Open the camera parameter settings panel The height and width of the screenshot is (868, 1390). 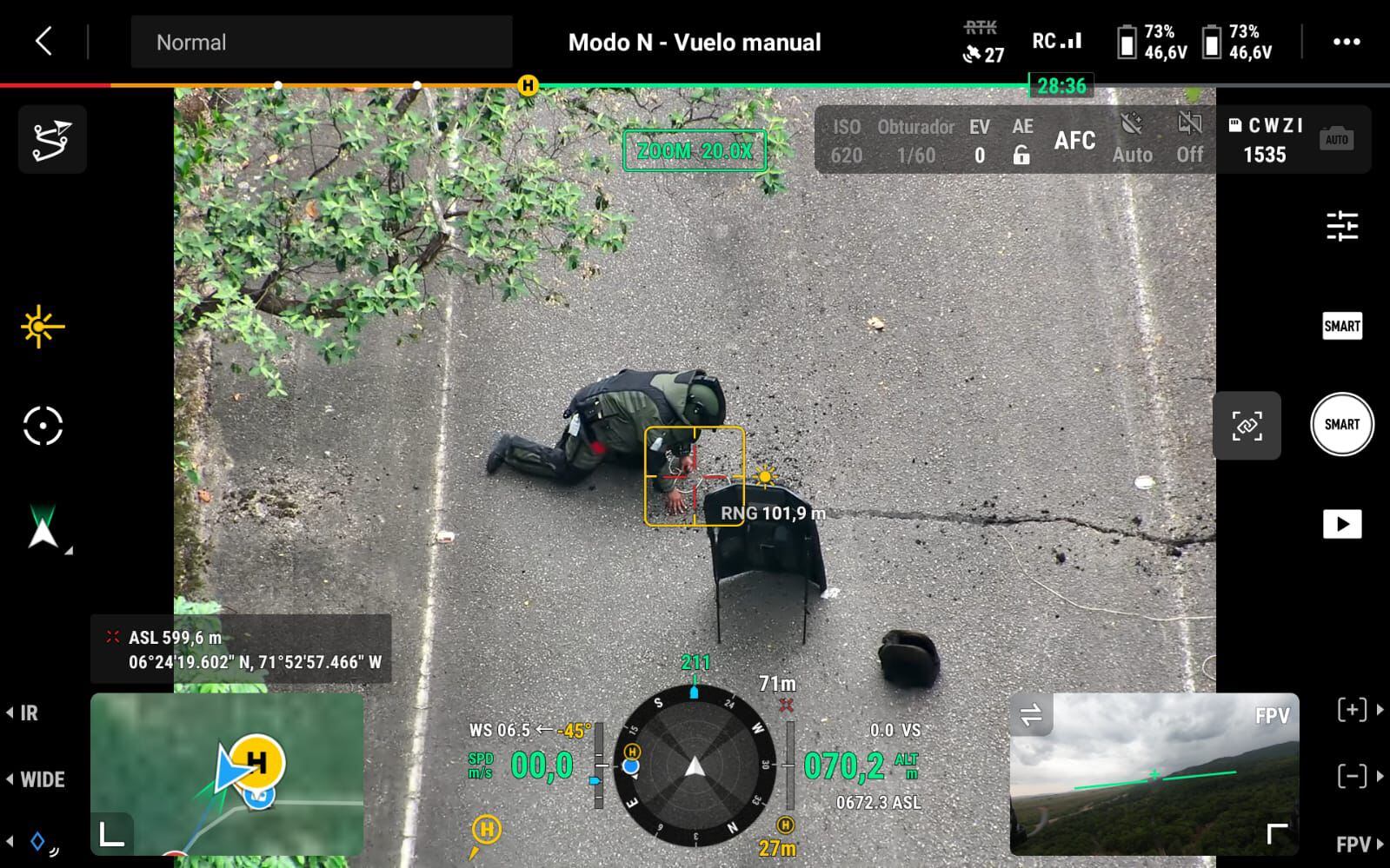pyautogui.click(x=1343, y=227)
